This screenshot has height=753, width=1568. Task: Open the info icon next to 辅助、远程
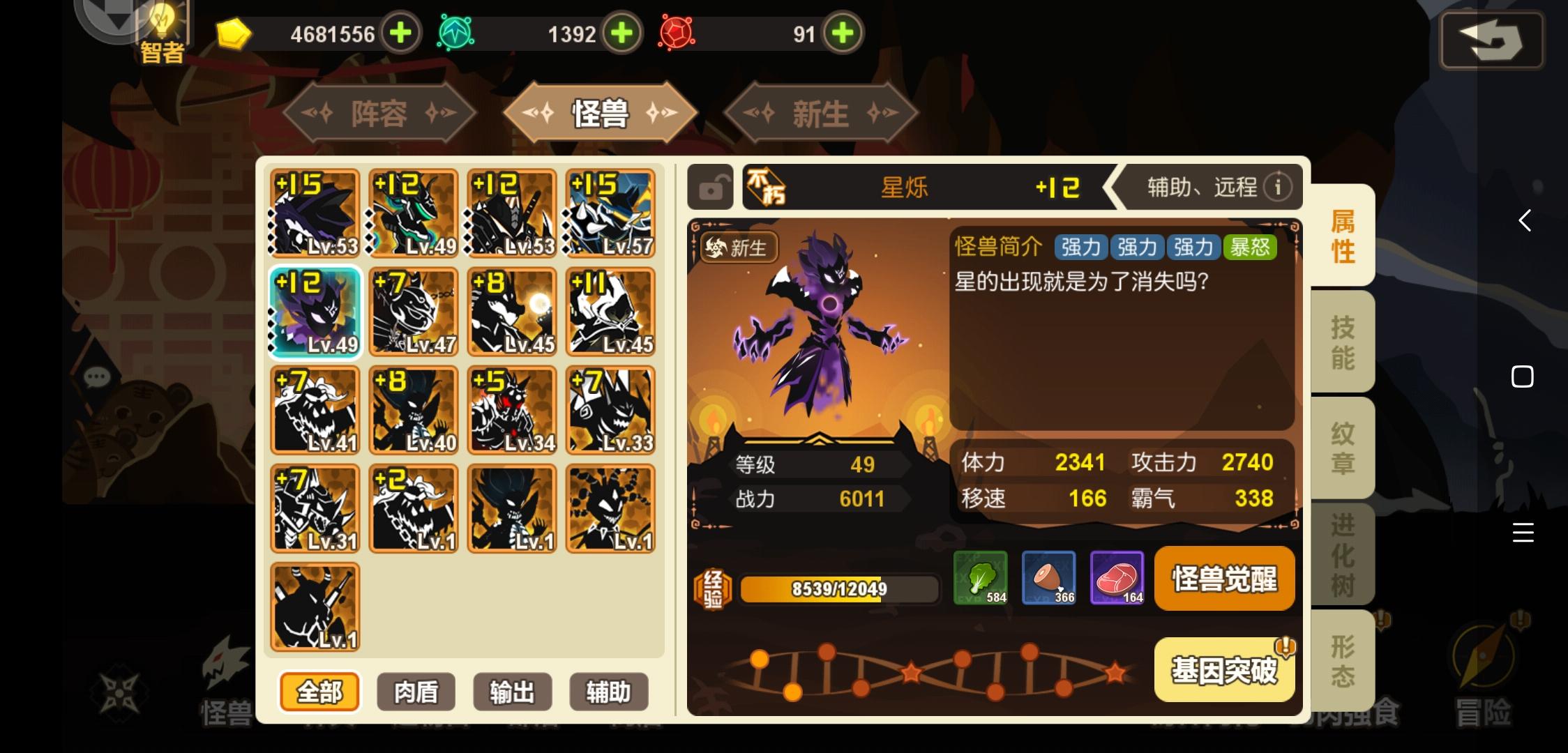click(x=1279, y=186)
